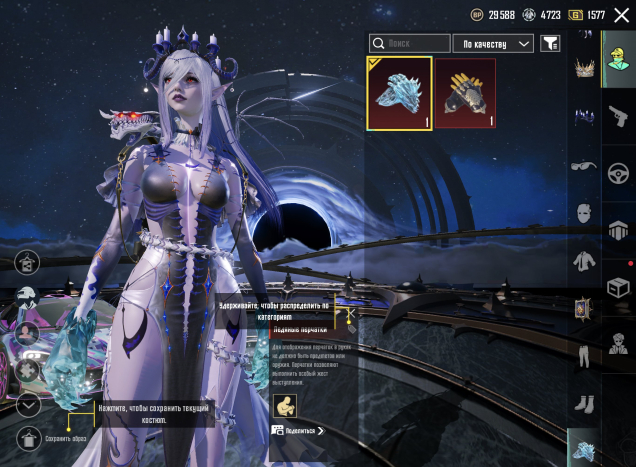Choose the boots footwear category

tap(584, 404)
